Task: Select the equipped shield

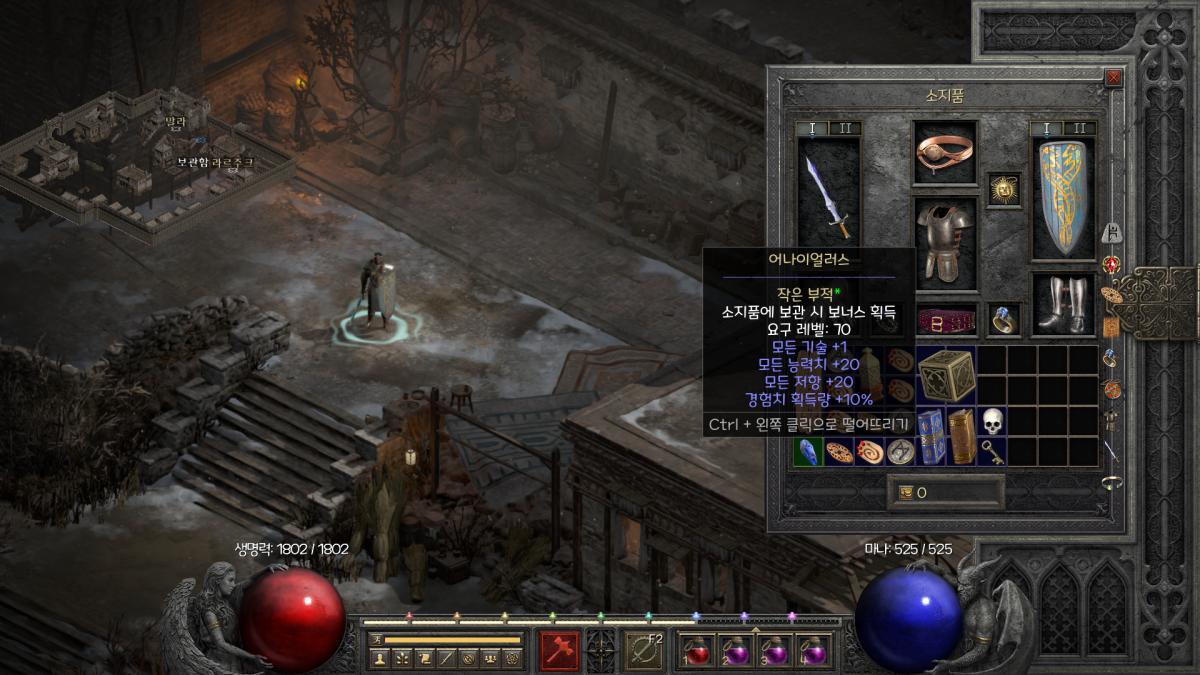Action: [x=1062, y=197]
